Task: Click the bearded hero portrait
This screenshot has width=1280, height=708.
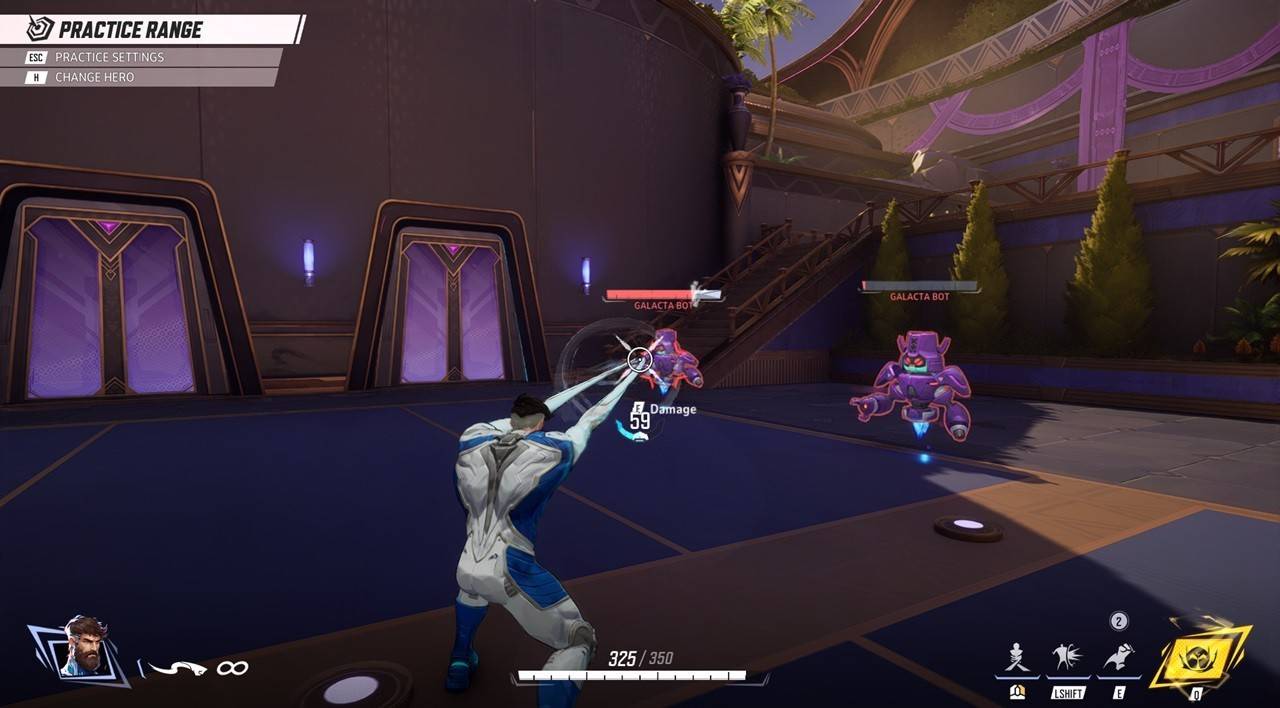Action: [x=83, y=648]
